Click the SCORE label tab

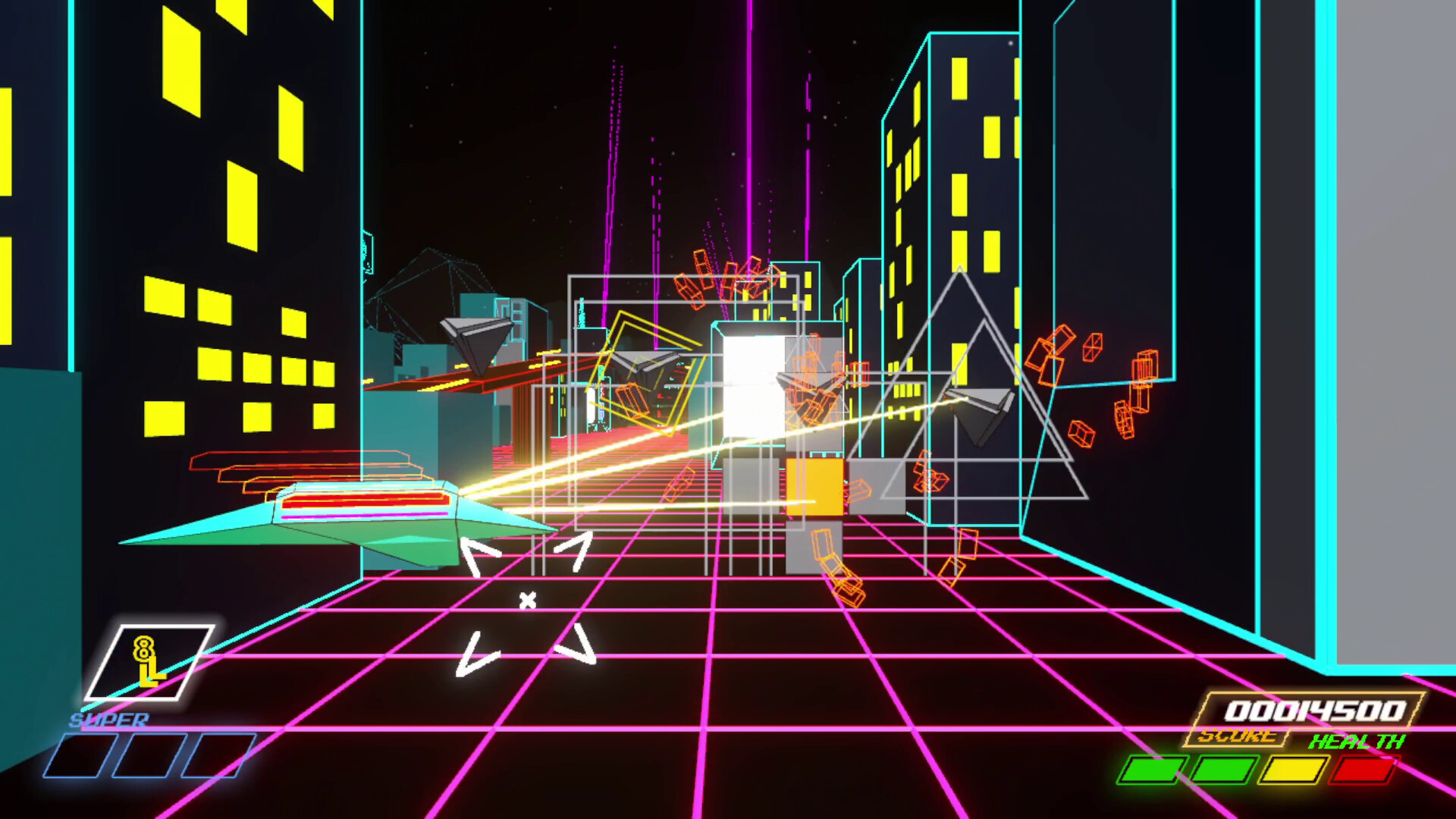coord(1236,736)
